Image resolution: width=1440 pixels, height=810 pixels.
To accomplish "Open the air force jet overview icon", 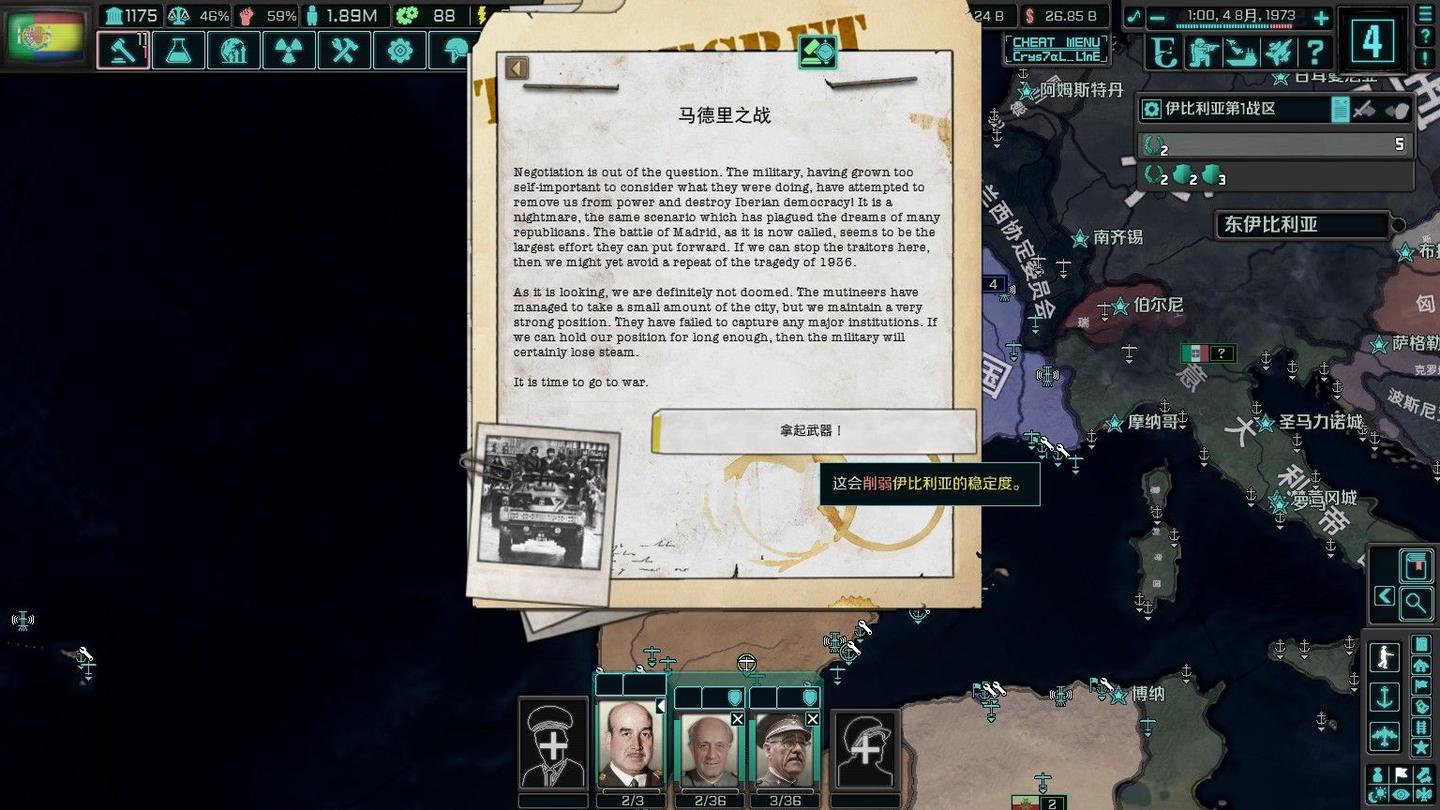I will point(1278,51).
